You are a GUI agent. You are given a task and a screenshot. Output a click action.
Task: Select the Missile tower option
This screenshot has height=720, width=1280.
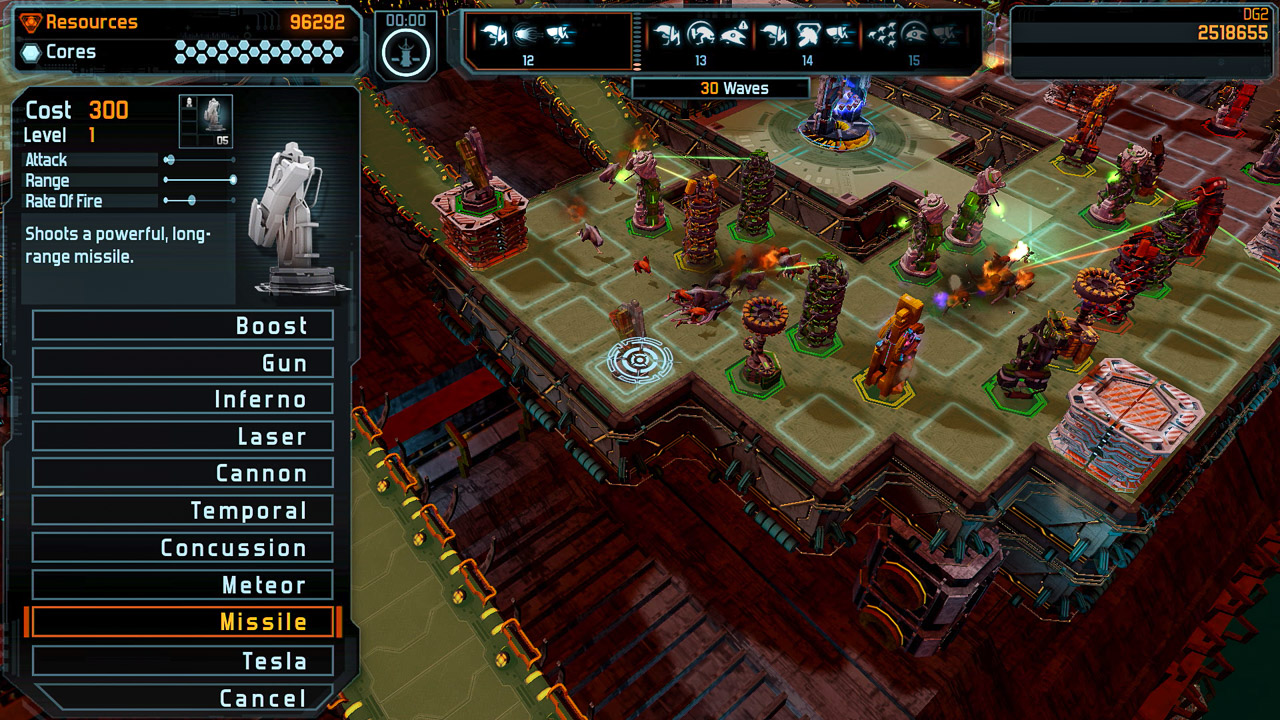(x=183, y=622)
